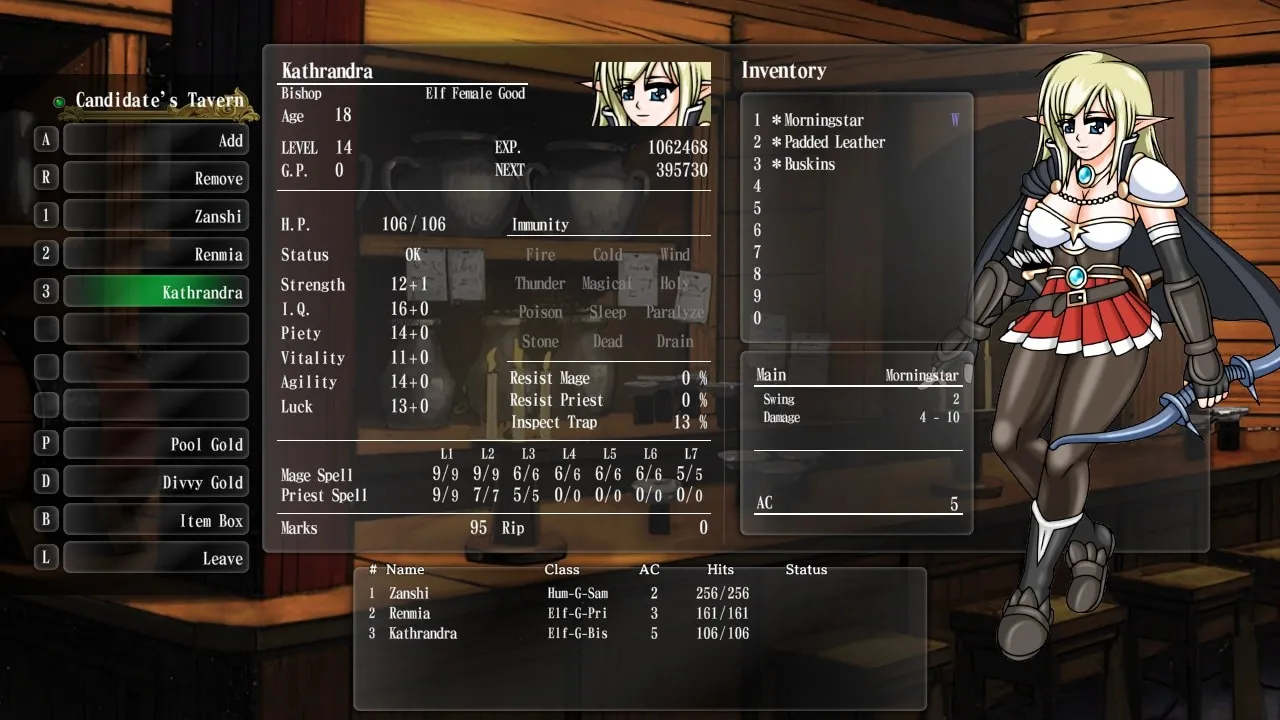Leave the Candidate's Tavern

tap(156, 558)
